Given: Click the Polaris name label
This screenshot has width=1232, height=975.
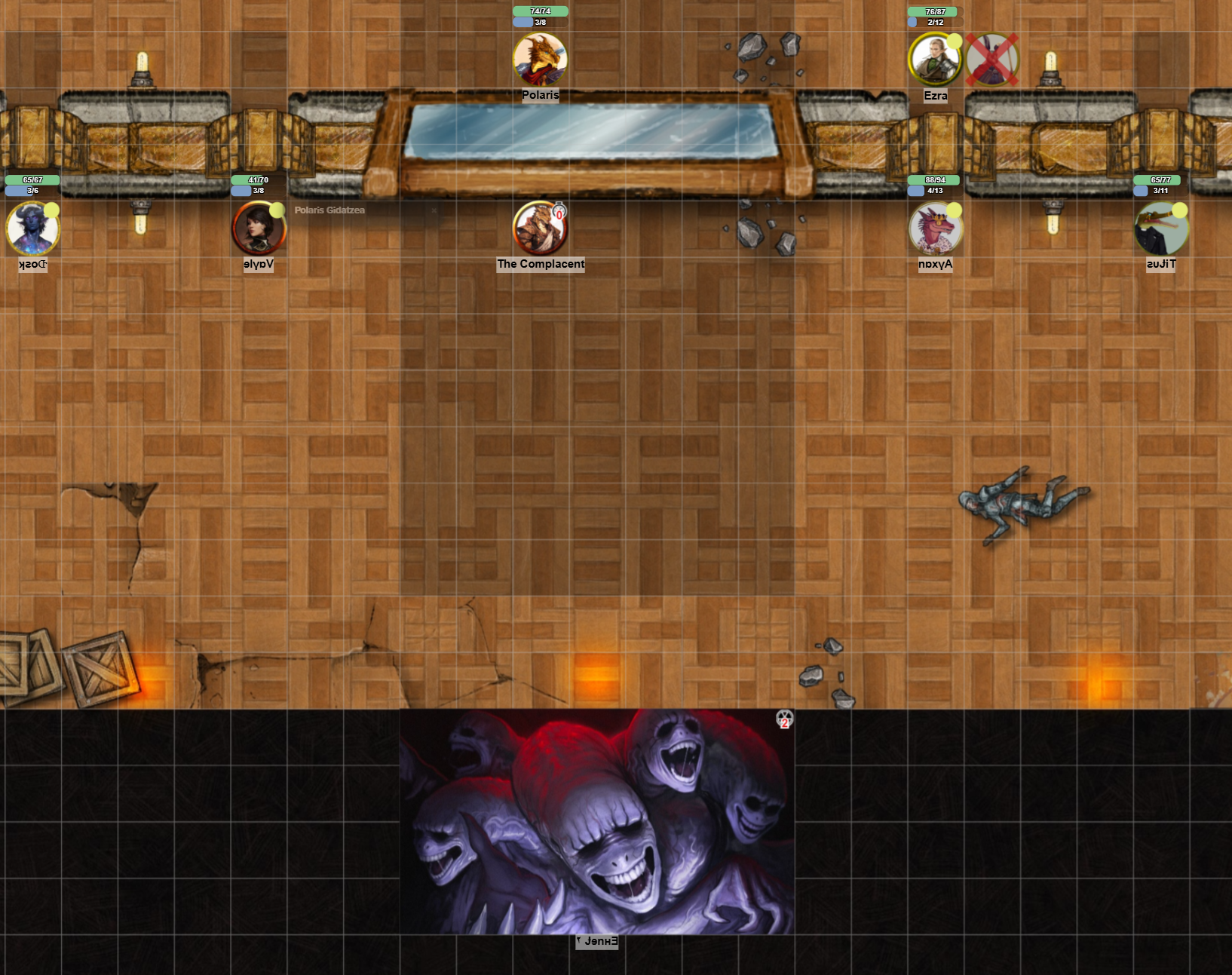Looking at the screenshot, I should coord(540,95).
